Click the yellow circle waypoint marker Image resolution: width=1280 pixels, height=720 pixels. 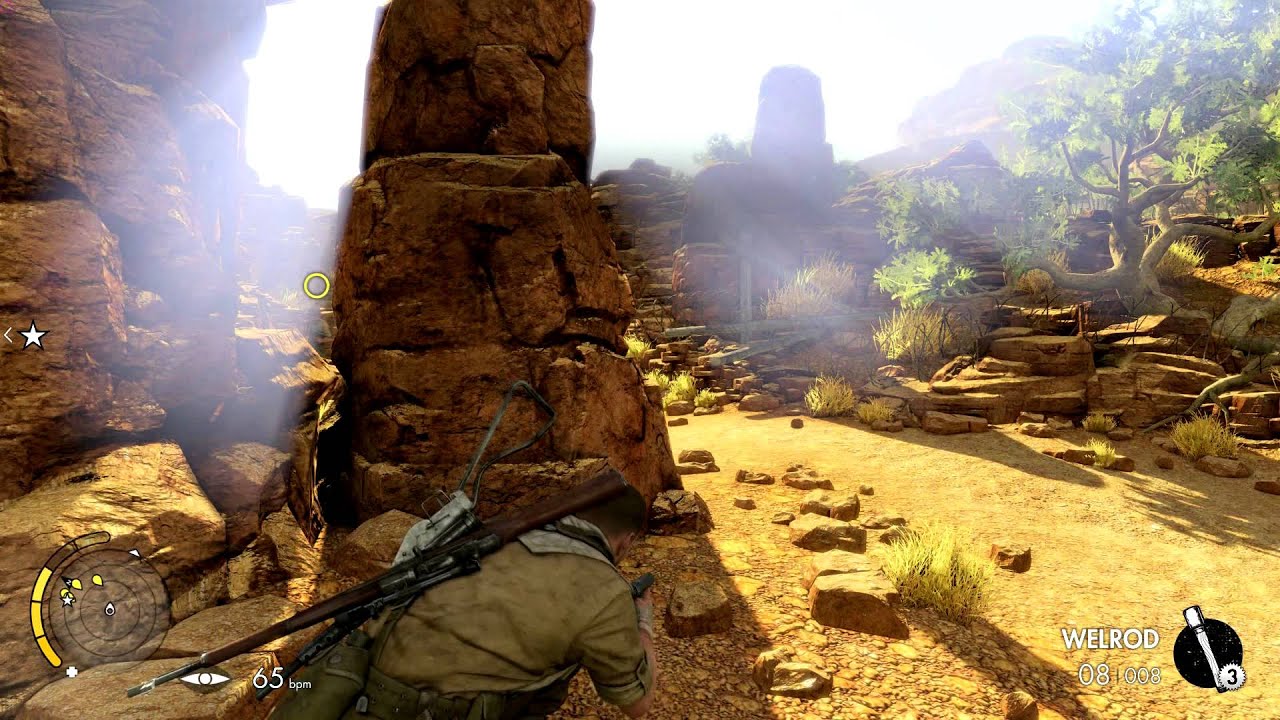click(316, 286)
